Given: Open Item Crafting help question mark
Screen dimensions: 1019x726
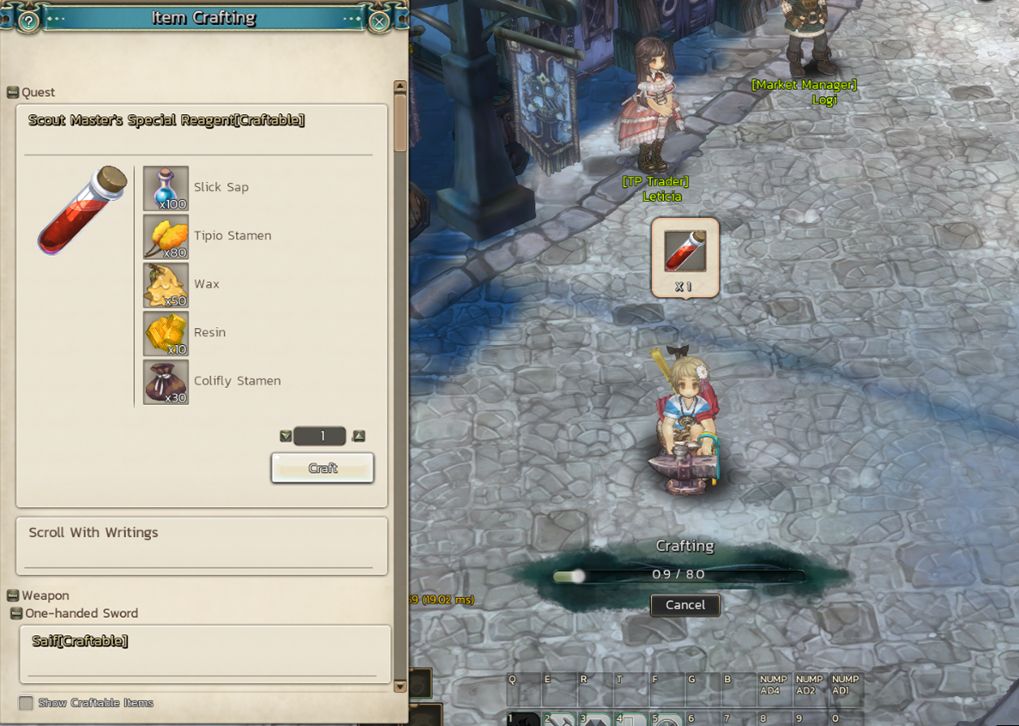Looking at the screenshot, I should tap(29, 20).
